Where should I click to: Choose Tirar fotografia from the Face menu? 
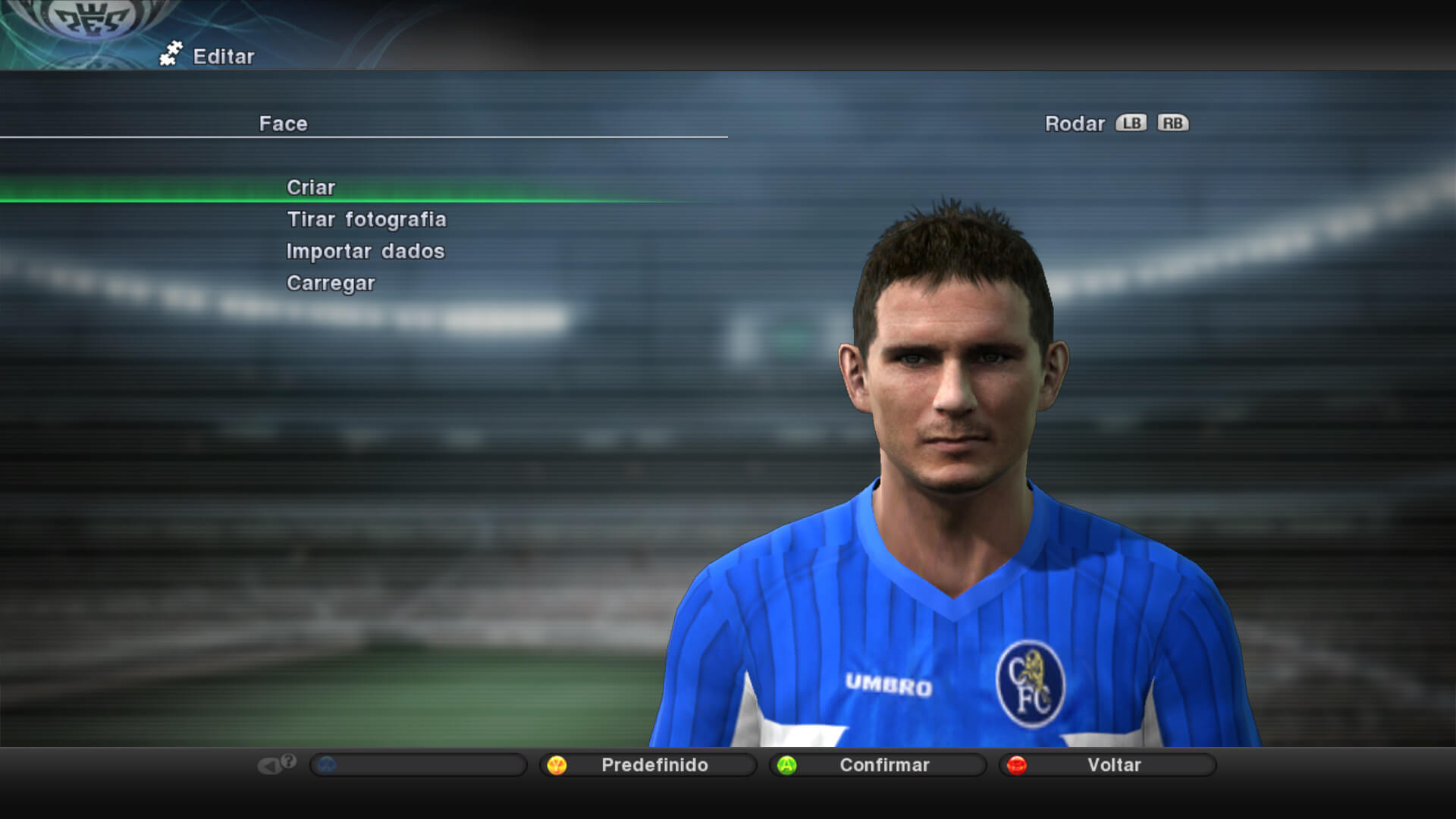pyautogui.click(x=366, y=219)
